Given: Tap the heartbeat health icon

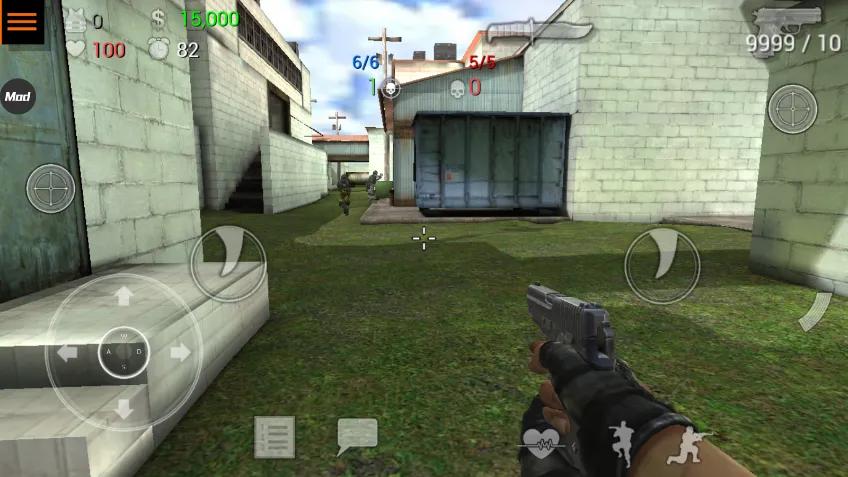Looking at the screenshot, I should coord(542,442).
